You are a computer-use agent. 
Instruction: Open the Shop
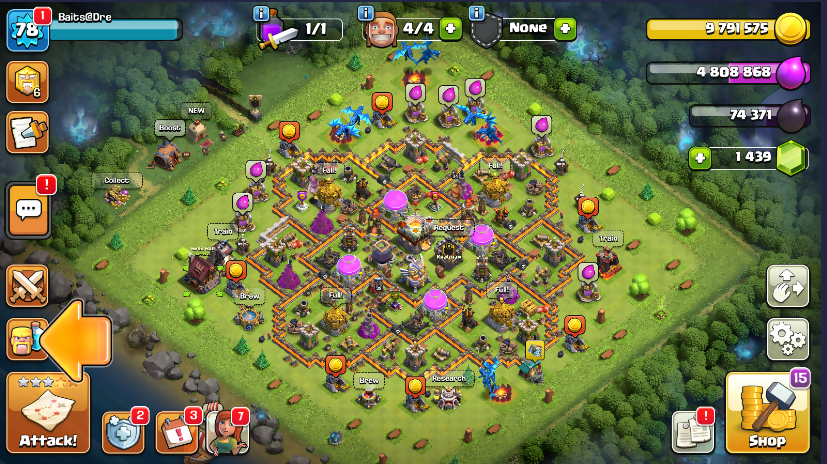click(x=767, y=412)
